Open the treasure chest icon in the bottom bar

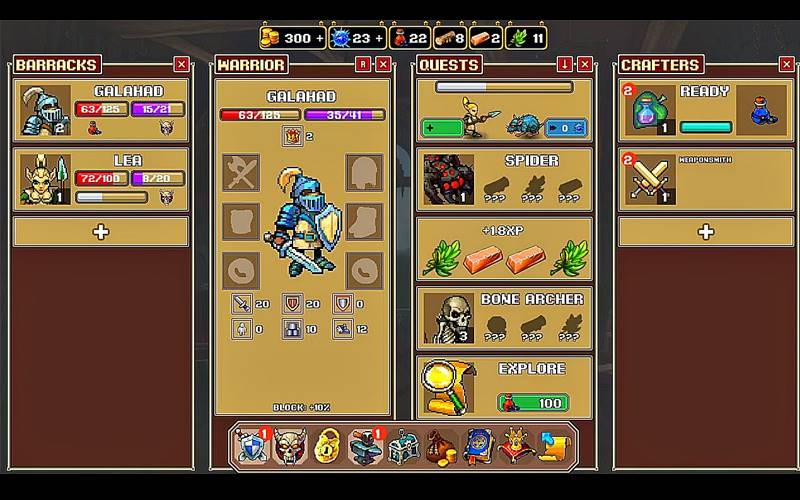point(403,446)
